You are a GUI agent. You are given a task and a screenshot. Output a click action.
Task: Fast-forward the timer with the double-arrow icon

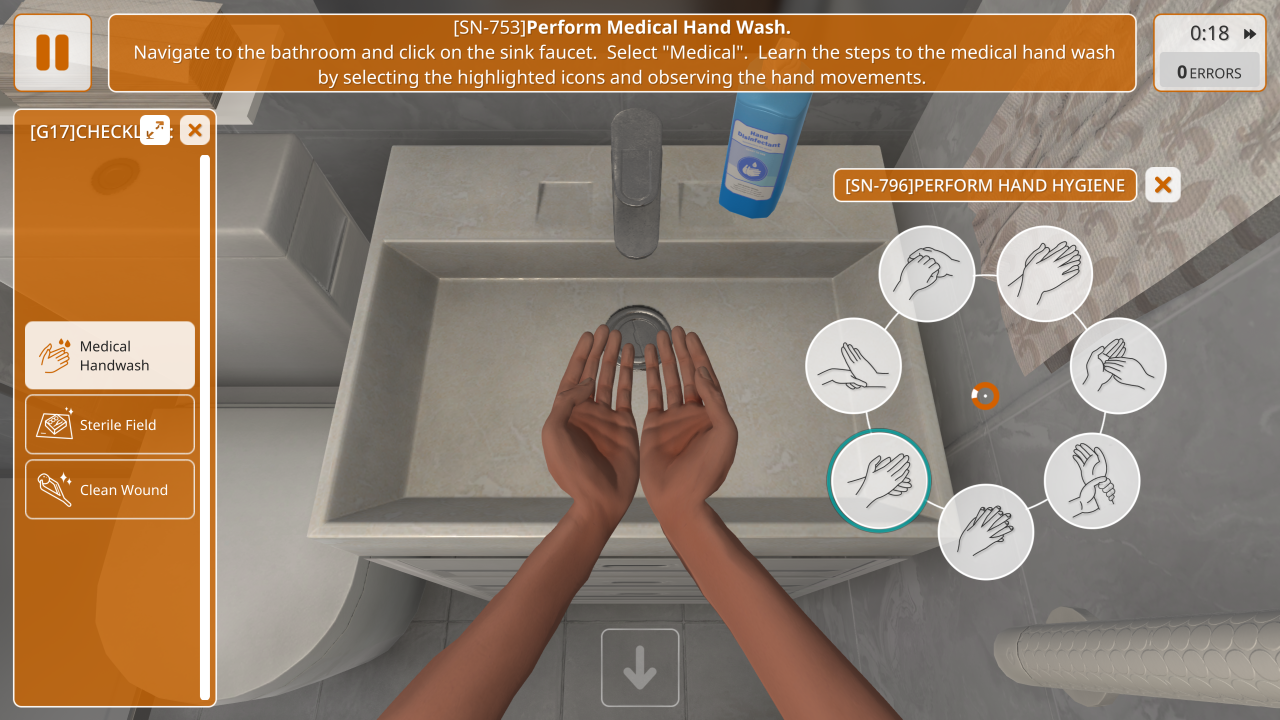(1249, 34)
